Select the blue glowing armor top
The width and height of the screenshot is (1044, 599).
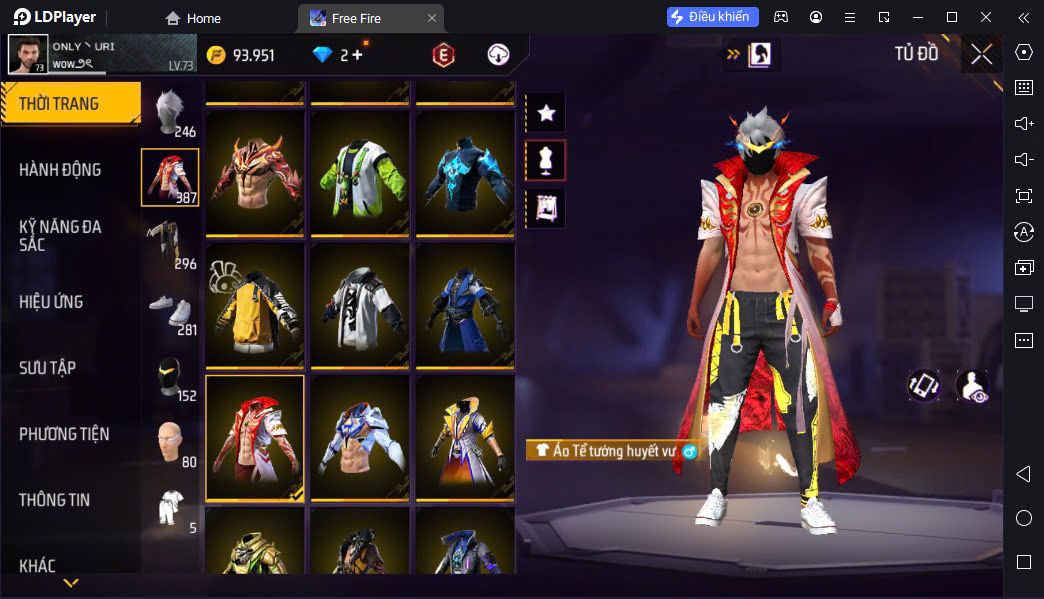[464, 172]
